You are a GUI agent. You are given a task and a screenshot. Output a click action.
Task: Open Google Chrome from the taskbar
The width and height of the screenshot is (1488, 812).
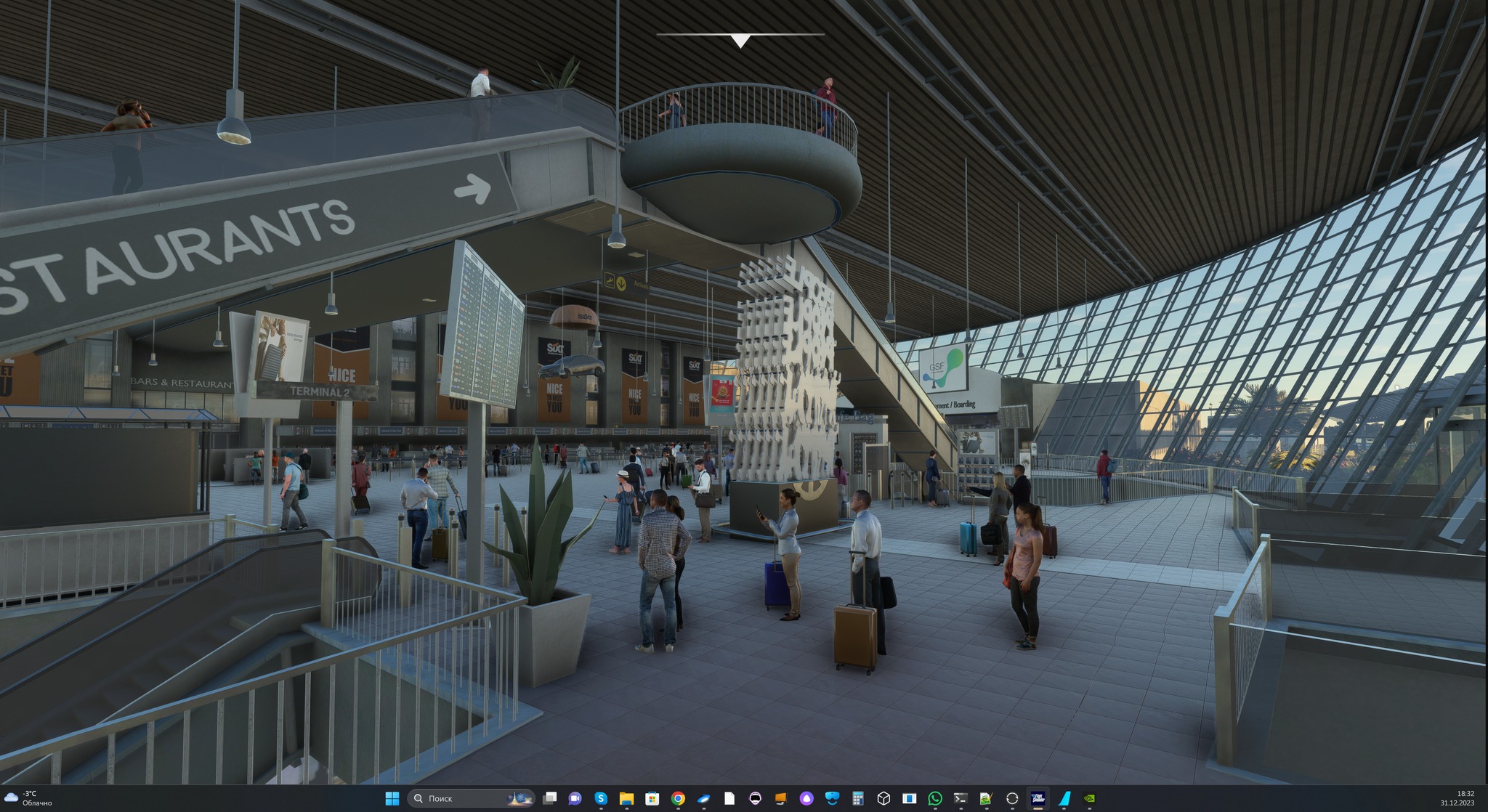(x=677, y=798)
